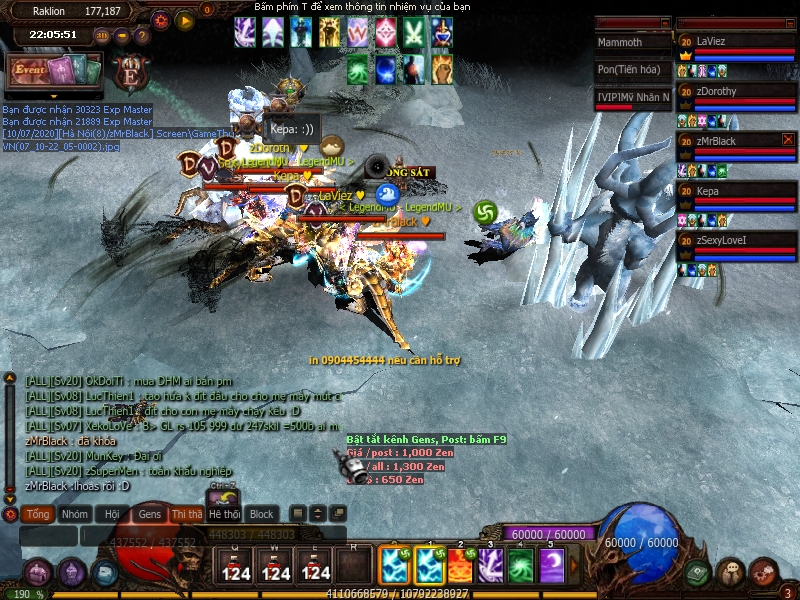Remove zMrBlack with the red X

[787, 140]
